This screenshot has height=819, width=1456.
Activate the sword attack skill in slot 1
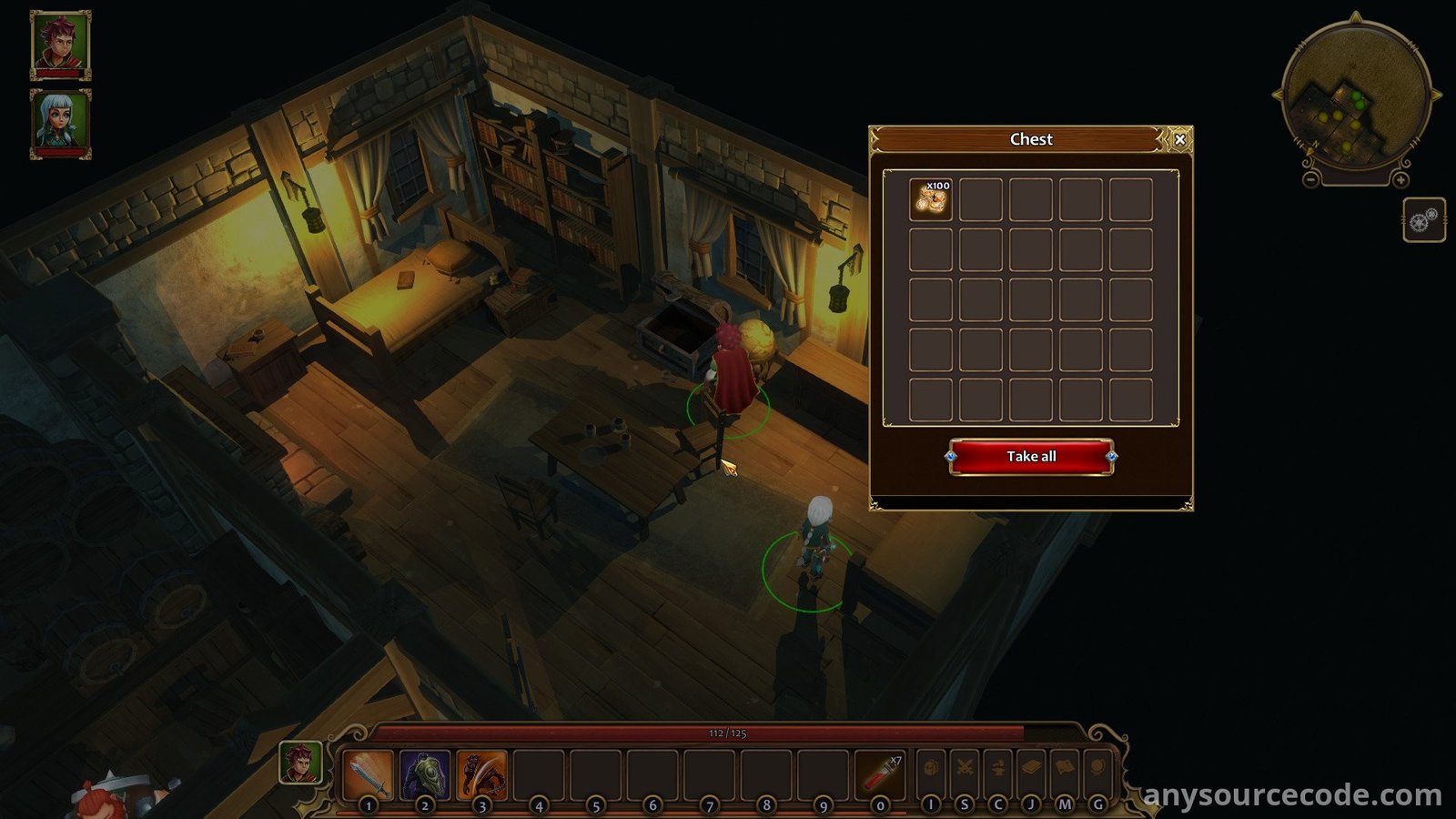(369, 773)
